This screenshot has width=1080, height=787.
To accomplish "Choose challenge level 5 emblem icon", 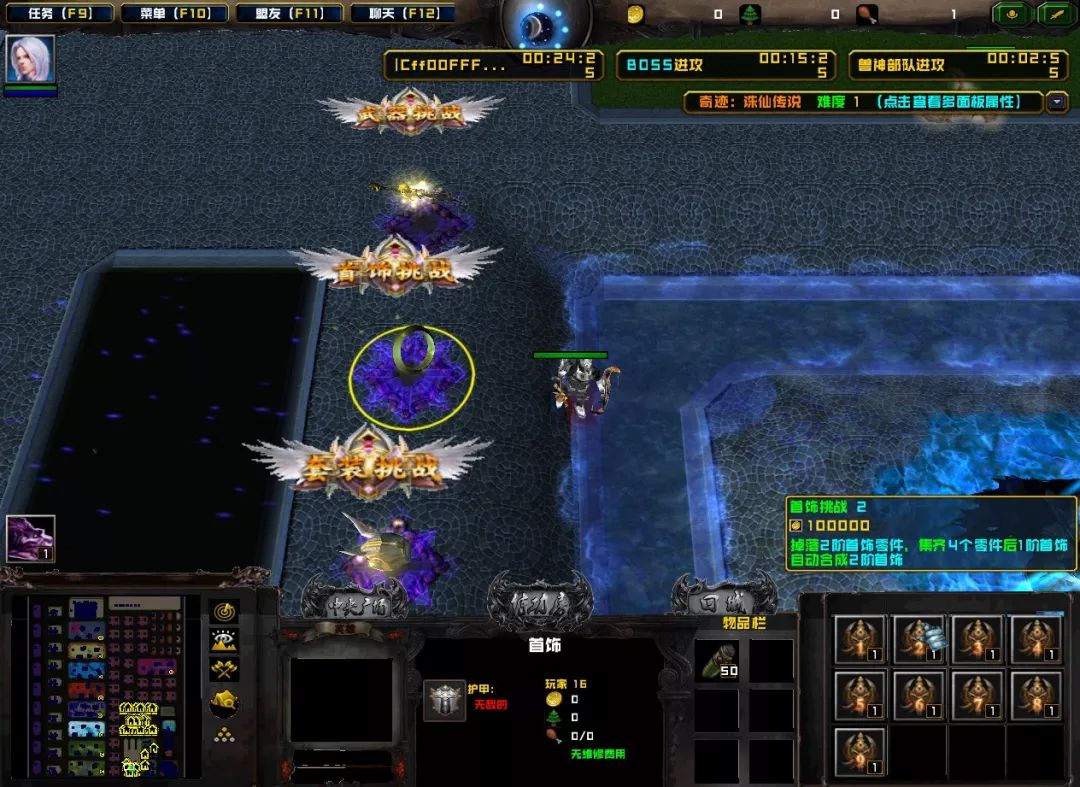I will point(860,696).
